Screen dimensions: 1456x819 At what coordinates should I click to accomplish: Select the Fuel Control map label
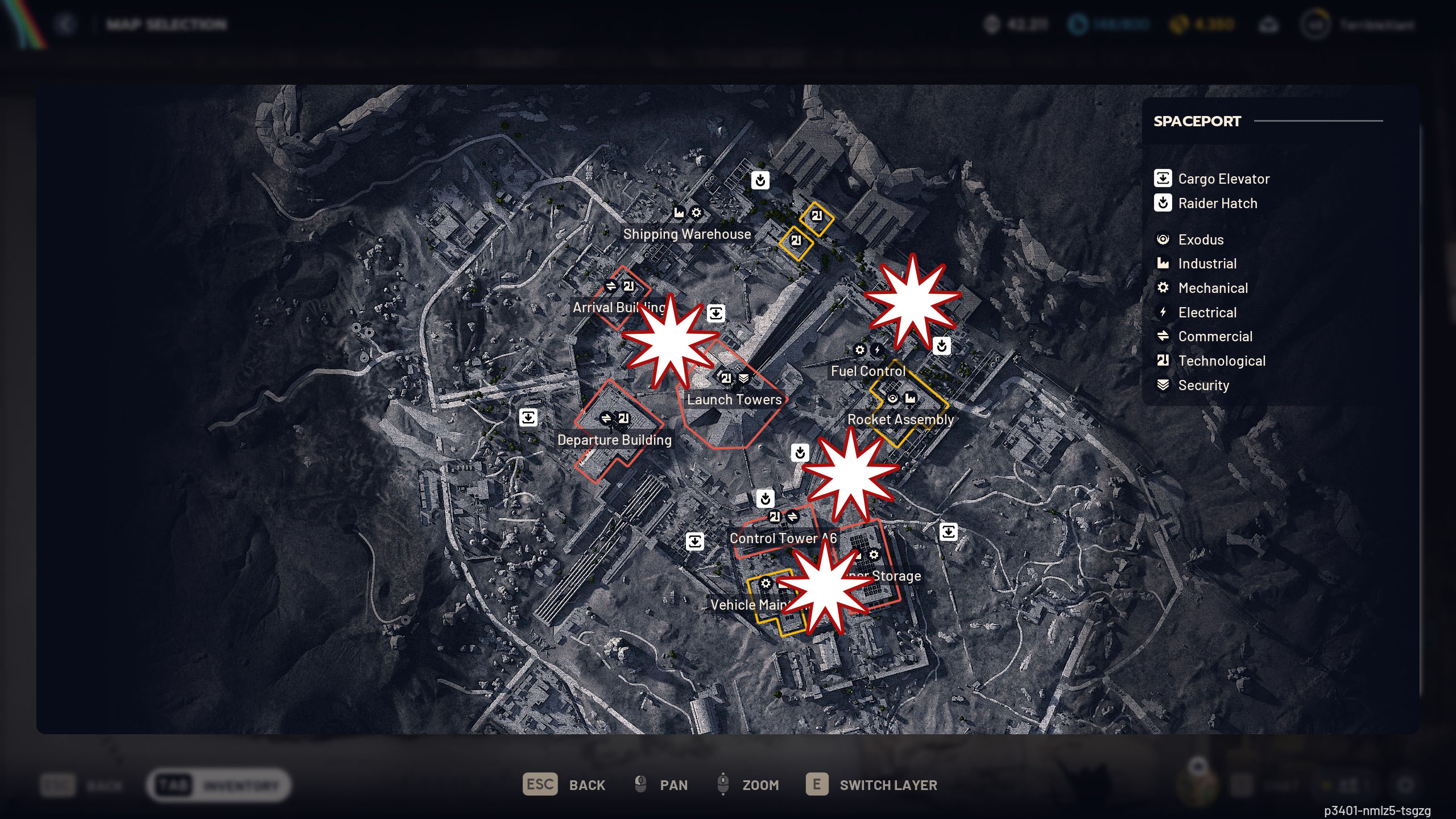click(867, 371)
